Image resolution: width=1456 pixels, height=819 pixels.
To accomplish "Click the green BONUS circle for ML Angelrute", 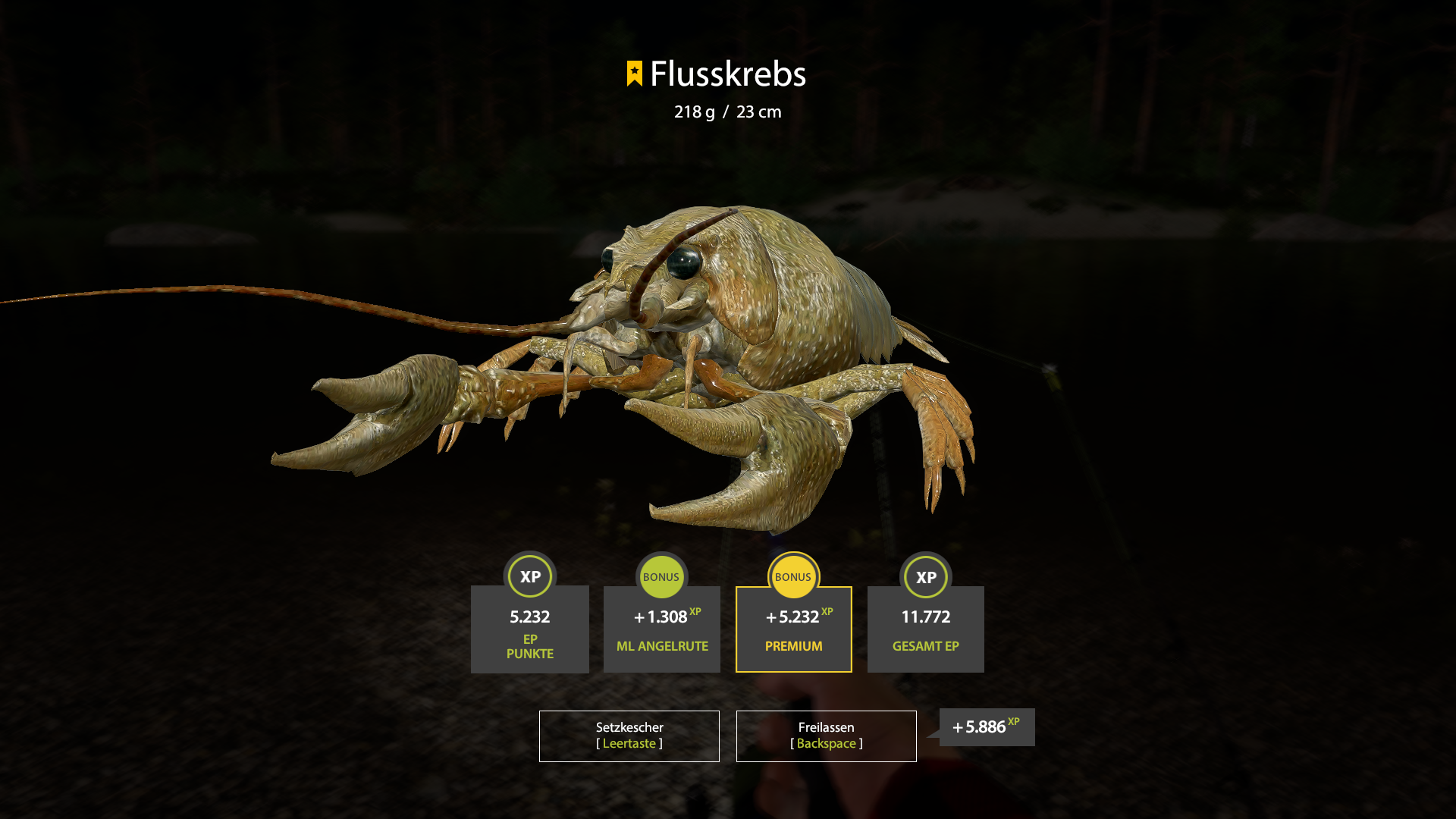I will point(661,576).
